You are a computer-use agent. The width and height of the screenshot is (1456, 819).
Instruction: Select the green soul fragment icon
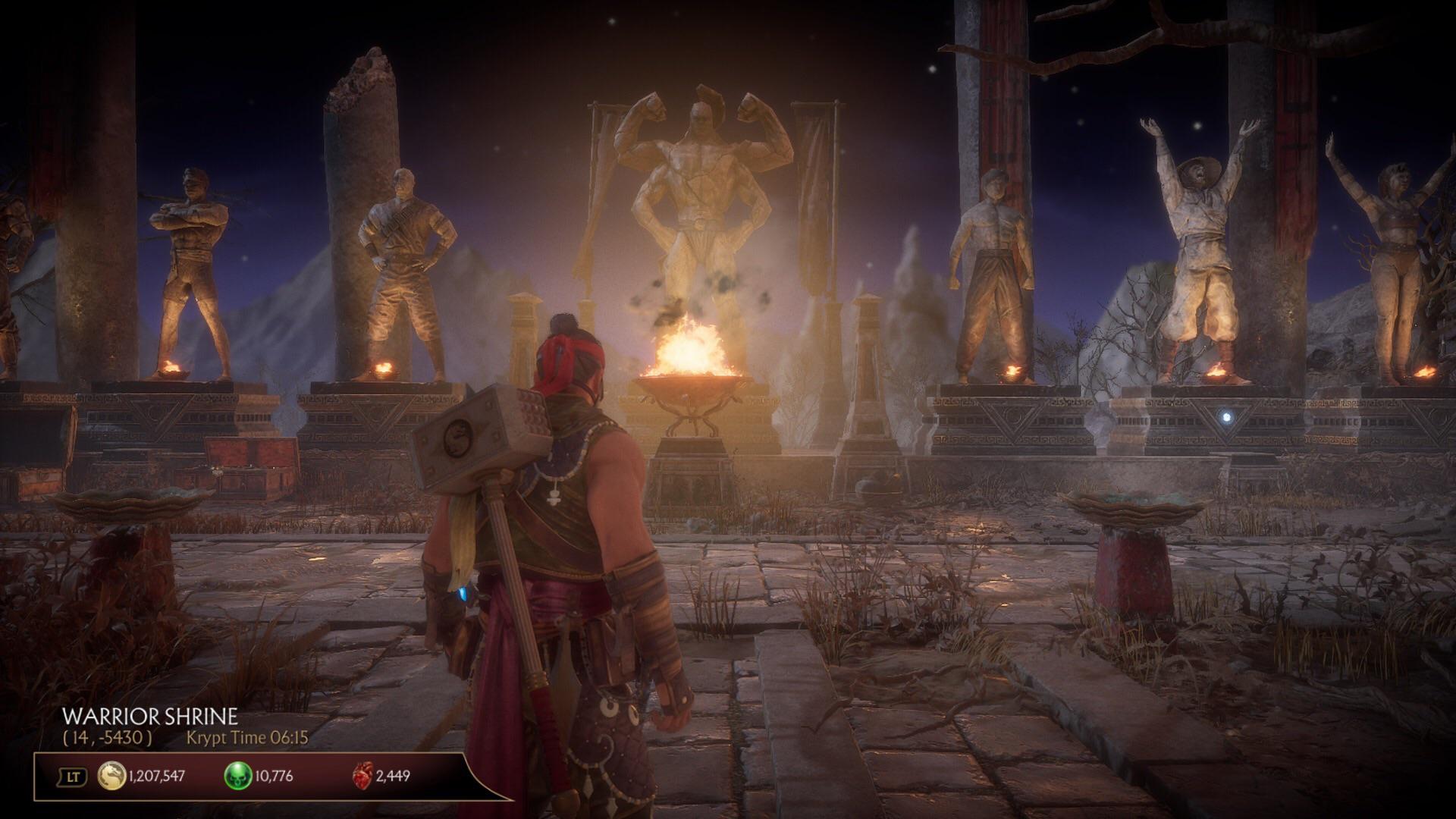point(237,775)
